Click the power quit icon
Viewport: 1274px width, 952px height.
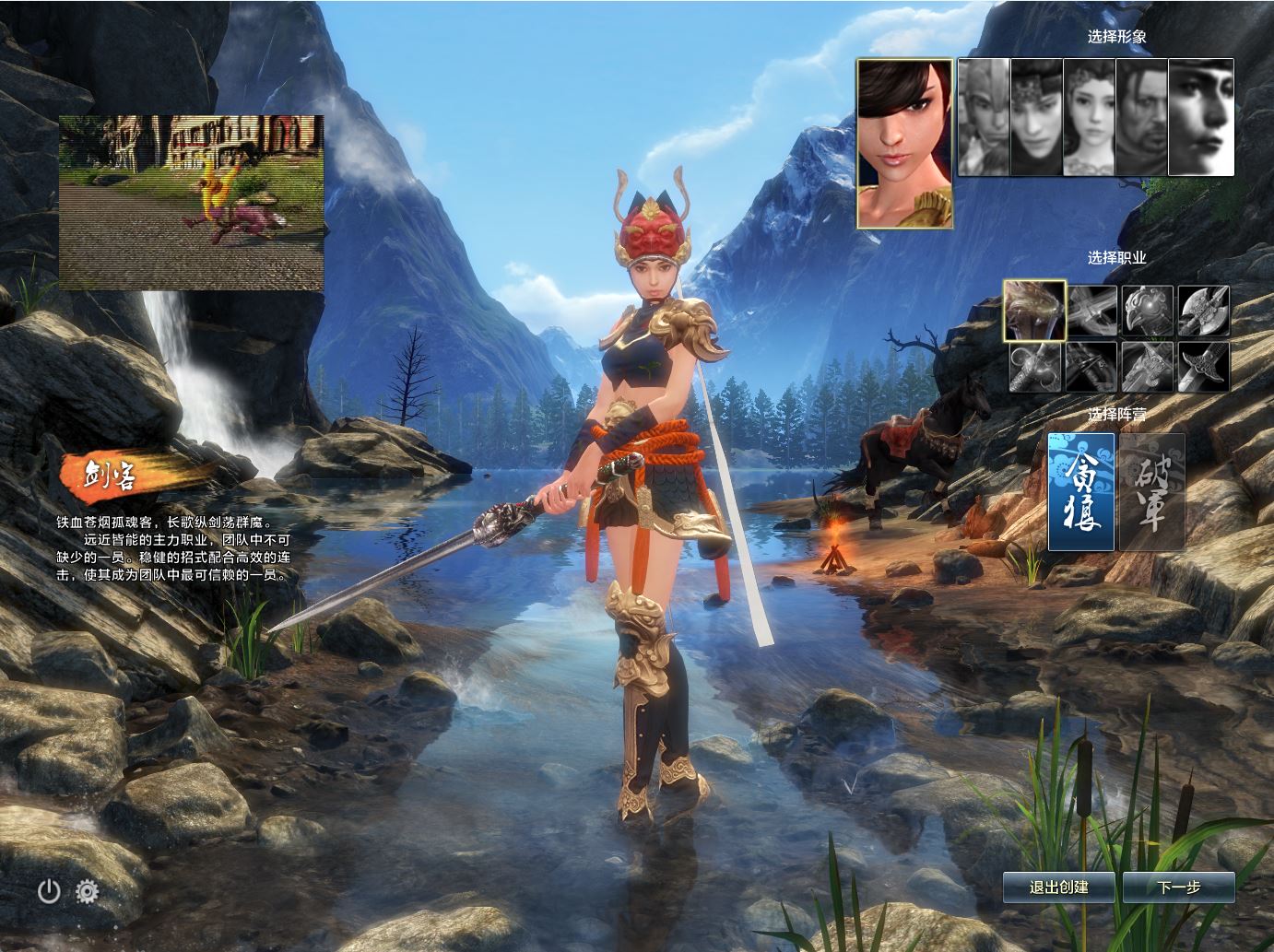(49, 890)
